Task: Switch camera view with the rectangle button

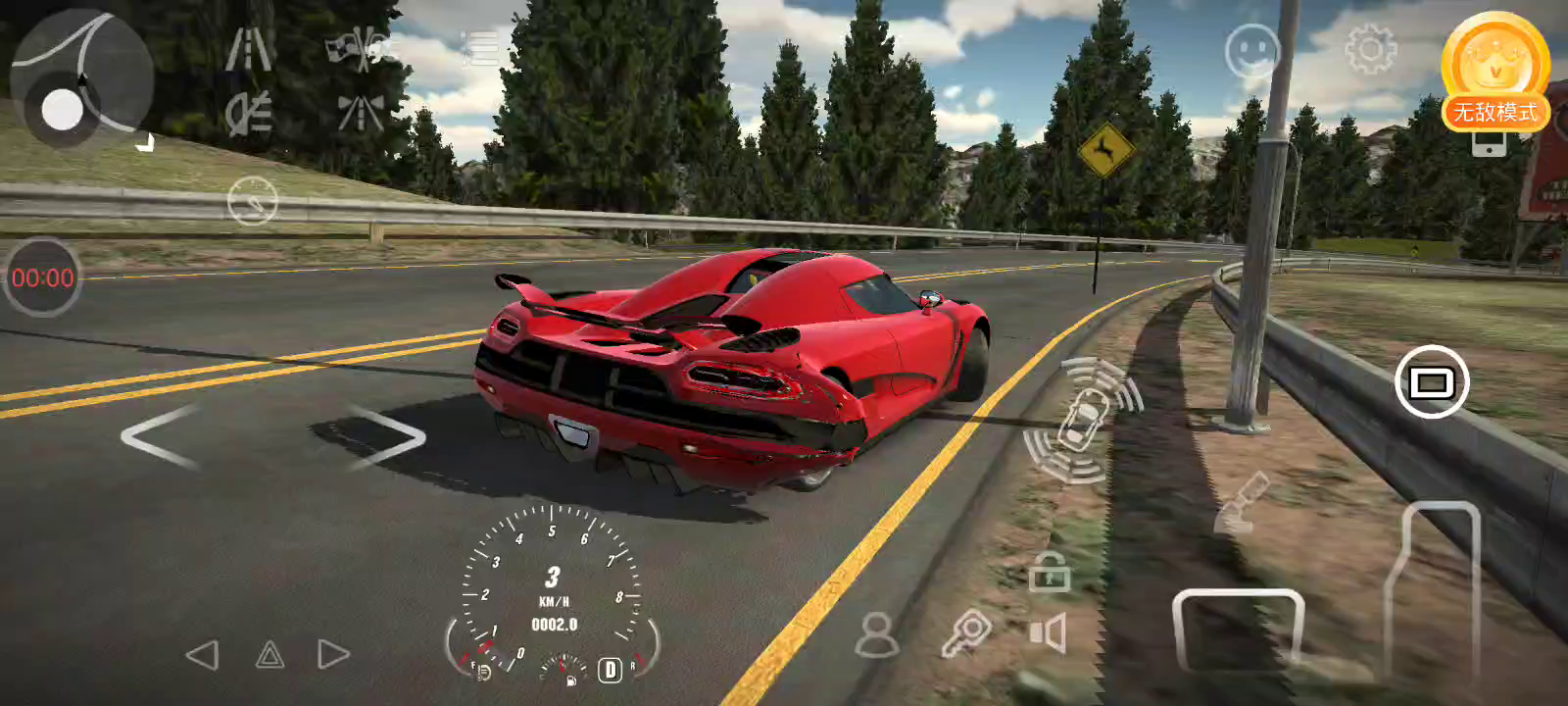Action: 1432,381
